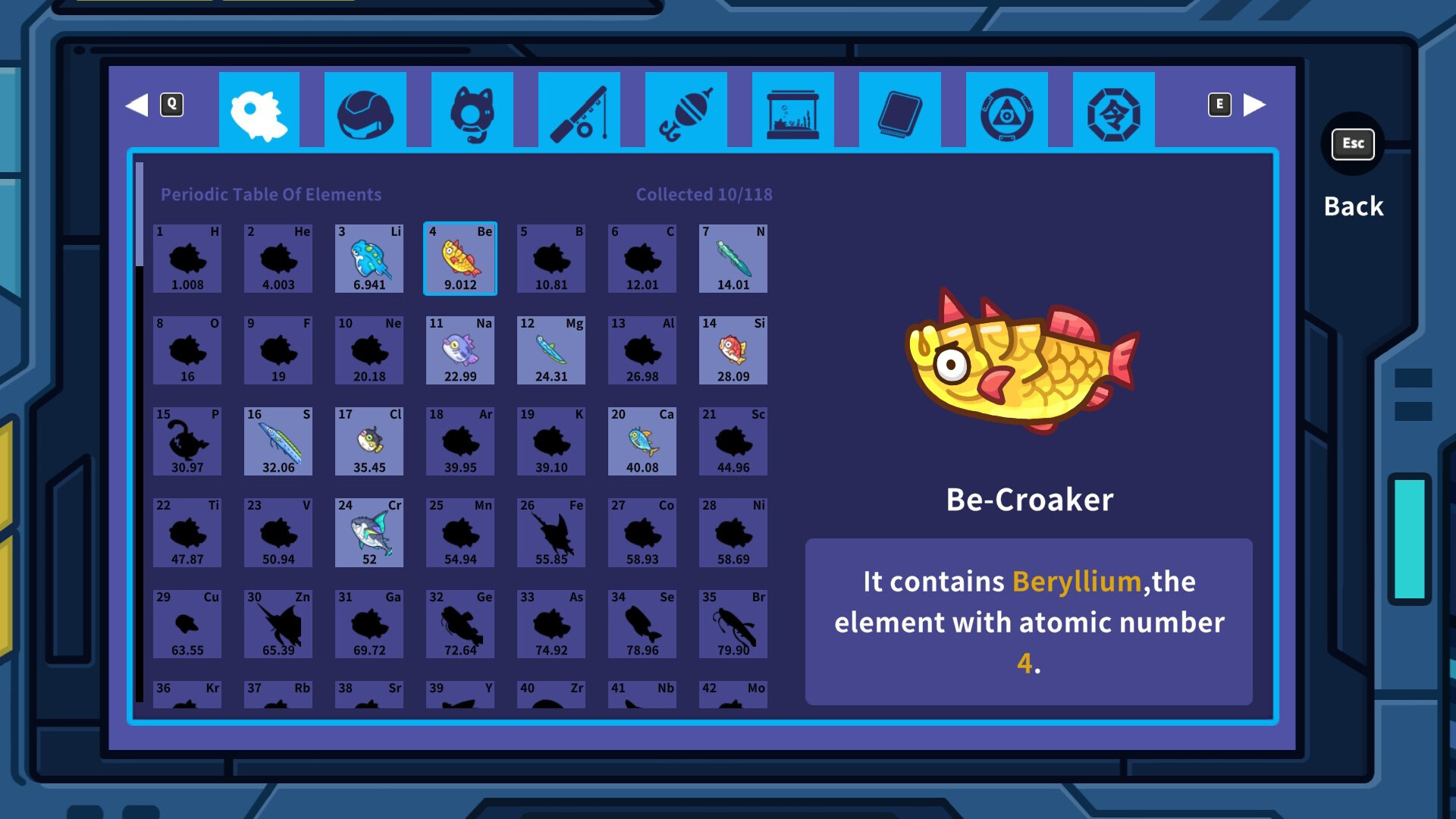Image resolution: width=1456 pixels, height=819 pixels.
Task: Open the bobber lure tab
Action: pos(686,109)
